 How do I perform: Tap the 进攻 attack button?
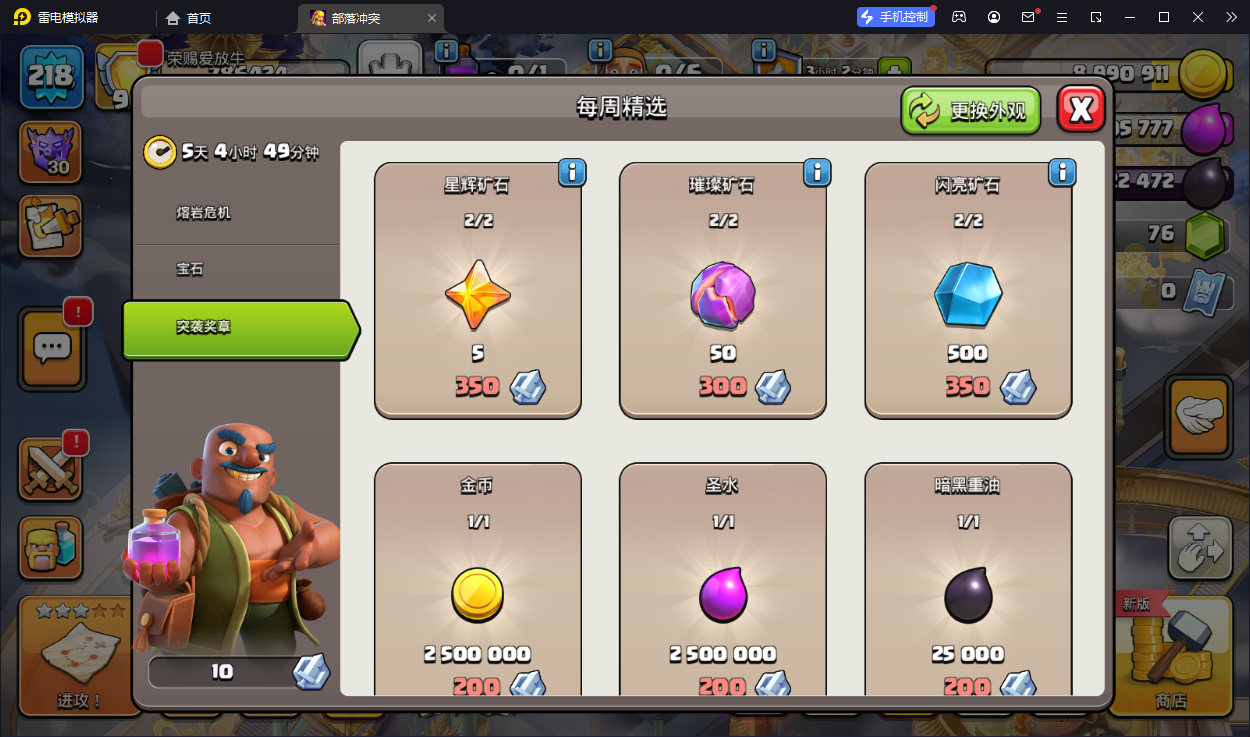pyautogui.click(x=78, y=655)
